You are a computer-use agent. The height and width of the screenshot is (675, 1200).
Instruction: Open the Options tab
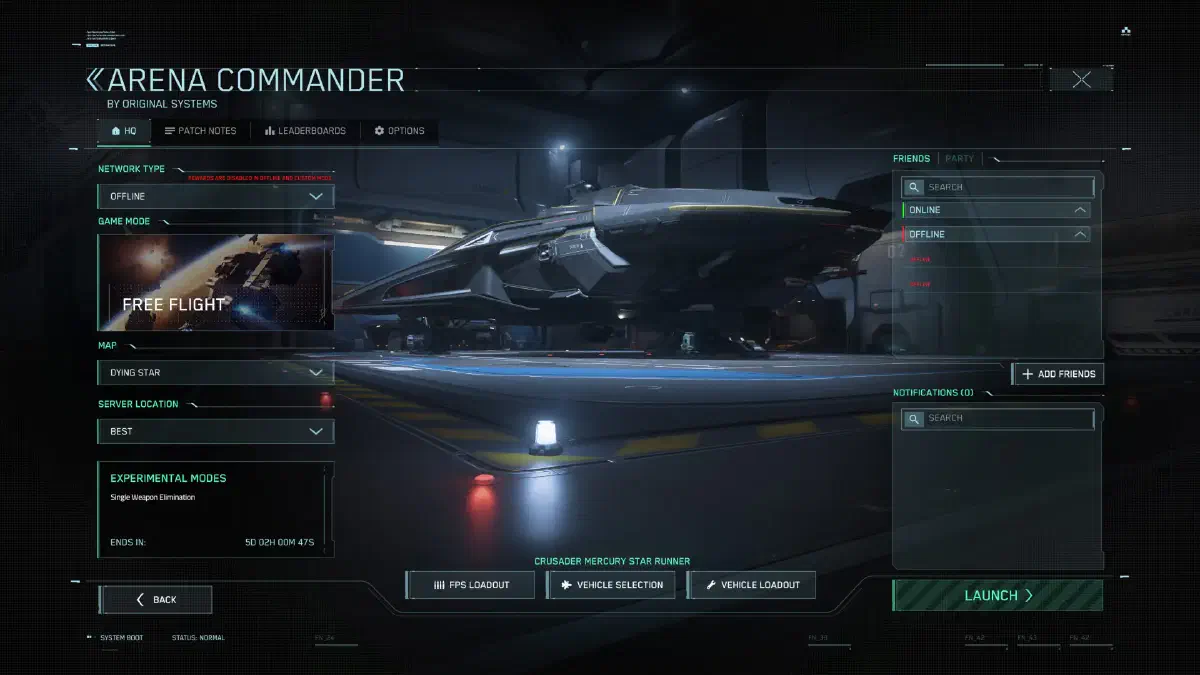pyautogui.click(x=399, y=131)
